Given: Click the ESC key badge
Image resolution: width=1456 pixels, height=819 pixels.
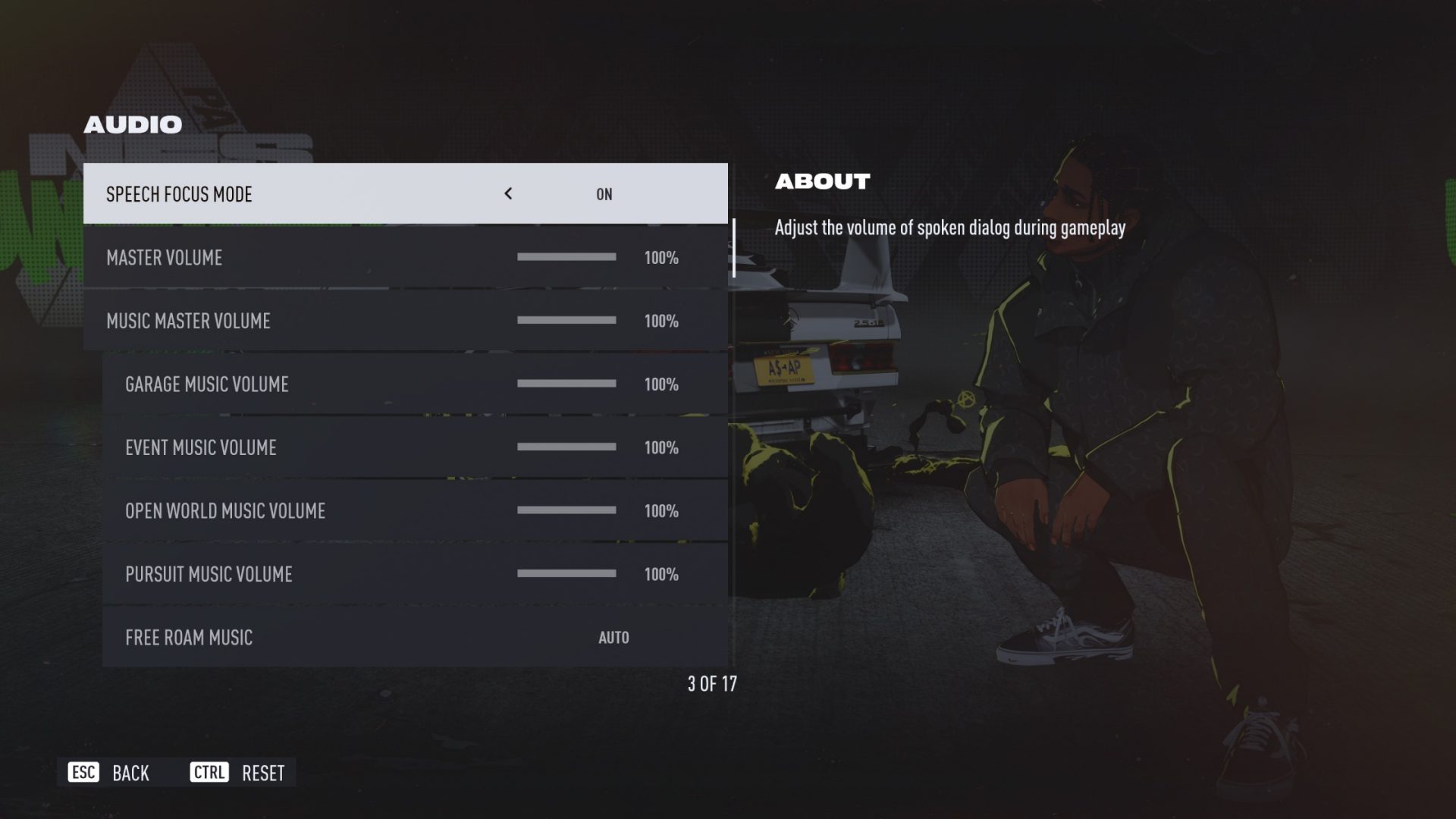Looking at the screenshot, I should coord(83,773).
